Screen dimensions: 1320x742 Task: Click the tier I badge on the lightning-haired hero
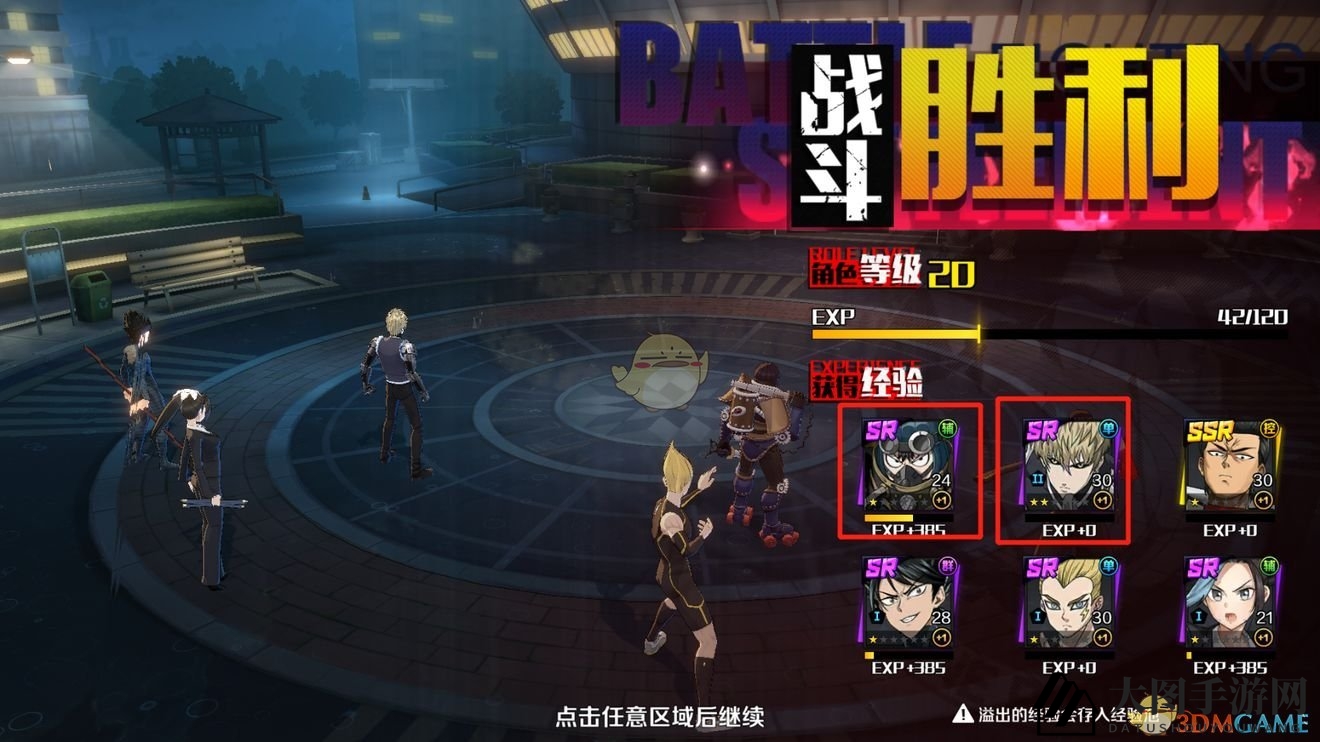click(x=1036, y=618)
